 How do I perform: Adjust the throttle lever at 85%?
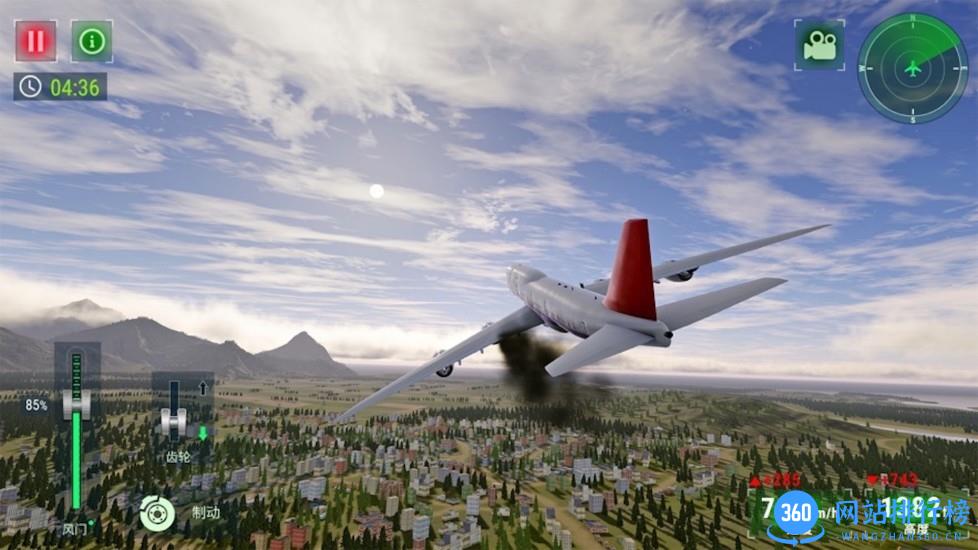76,404
